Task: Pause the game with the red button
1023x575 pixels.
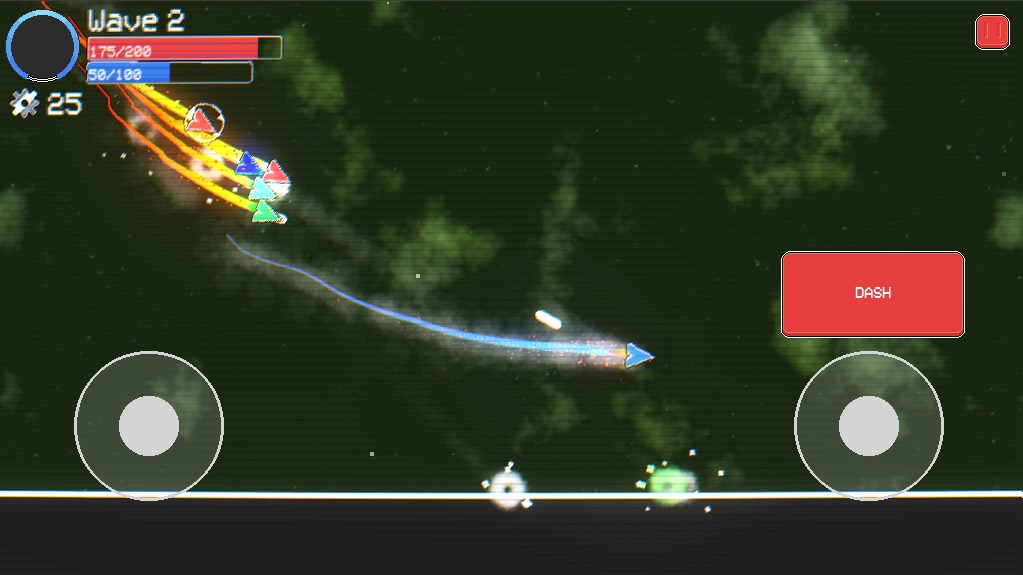Action: [992, 33]
